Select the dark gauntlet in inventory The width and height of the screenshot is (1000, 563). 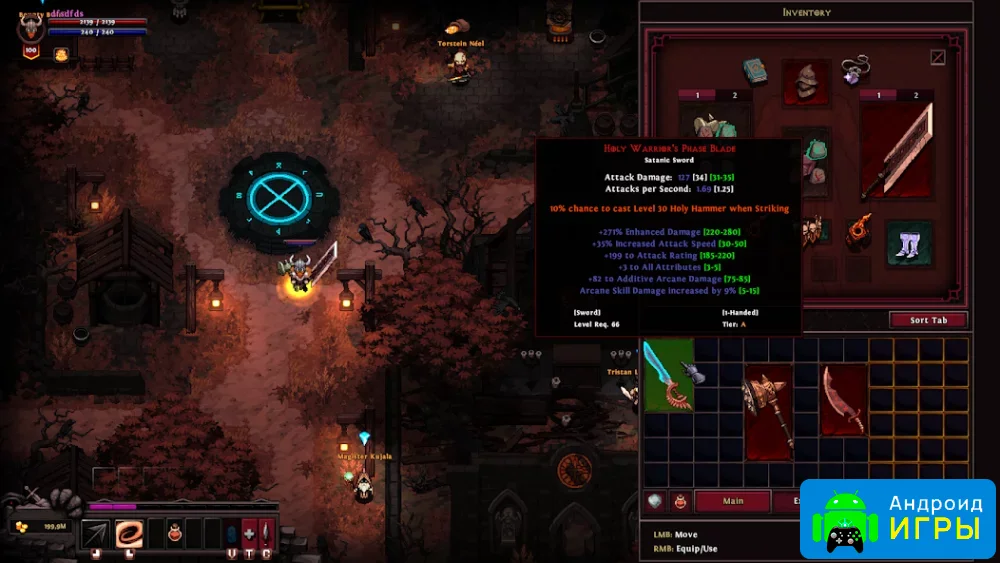point(694,374)
